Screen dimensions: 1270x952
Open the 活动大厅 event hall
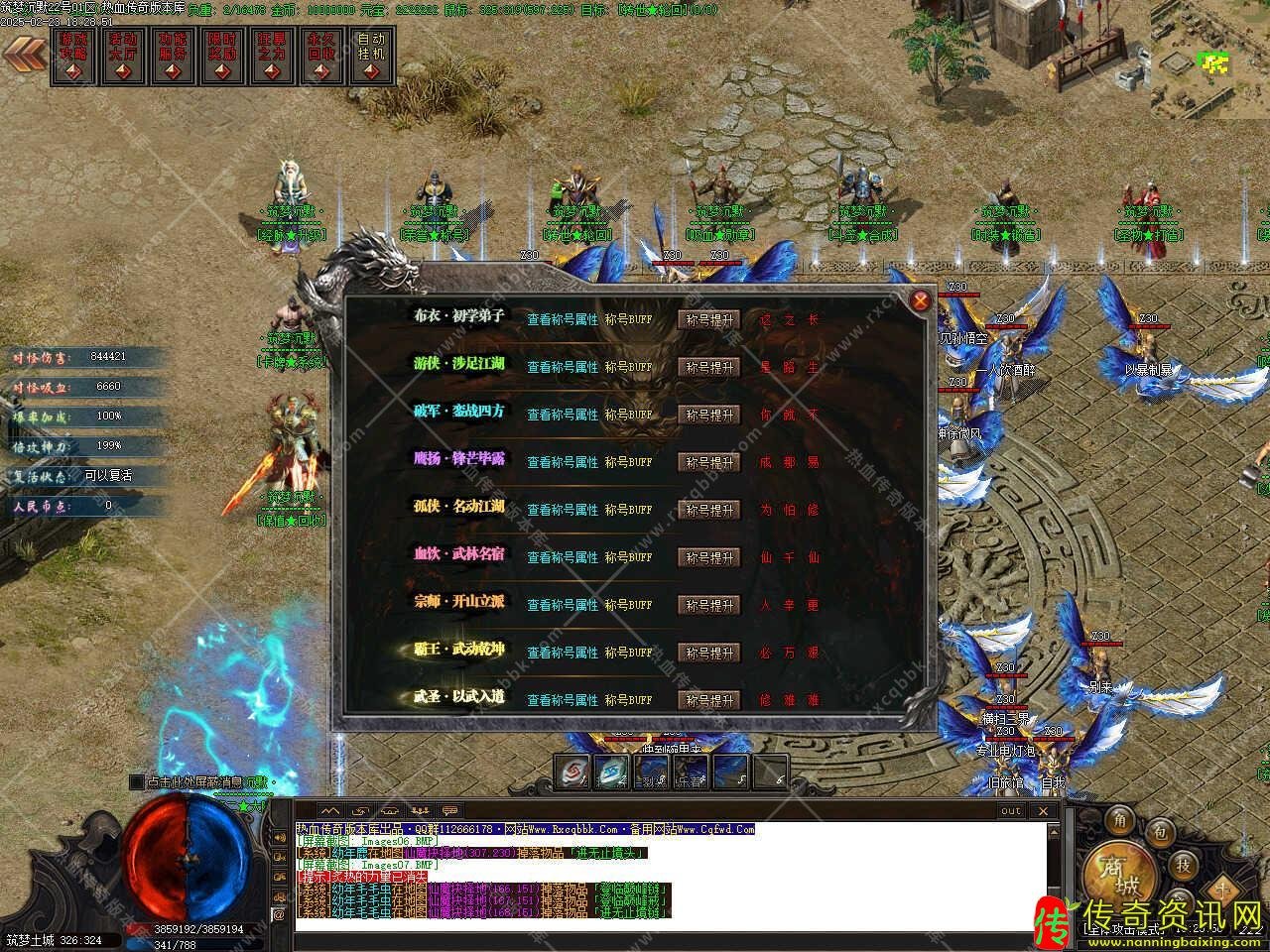[x=123, y=57]
